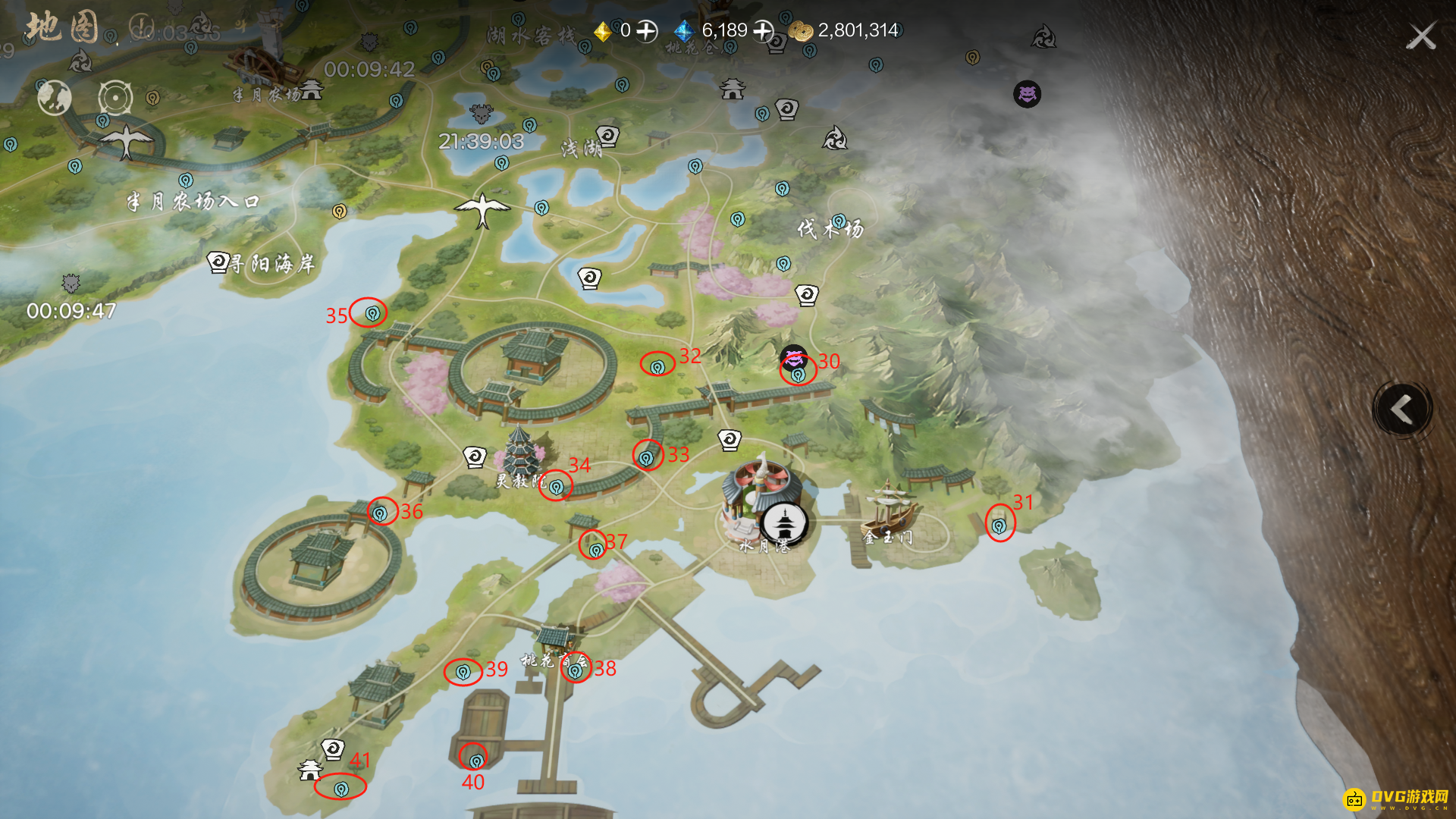Viewport: 1456px width, 819px height.
Task: Choose the 水月港 pagoda town icon
Action: point(784,522)
